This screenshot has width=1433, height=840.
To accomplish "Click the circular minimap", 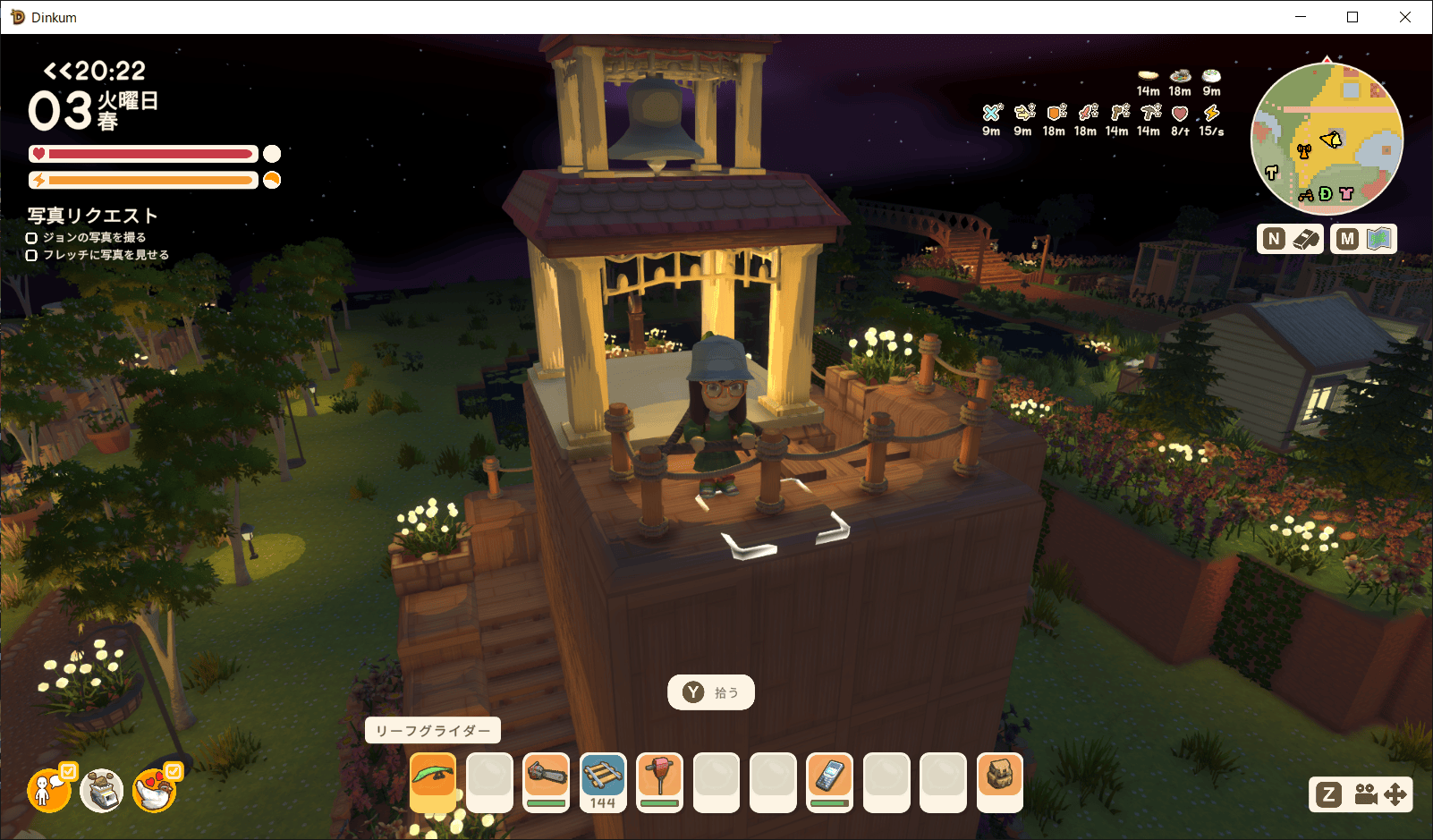I will point(1327,139).
